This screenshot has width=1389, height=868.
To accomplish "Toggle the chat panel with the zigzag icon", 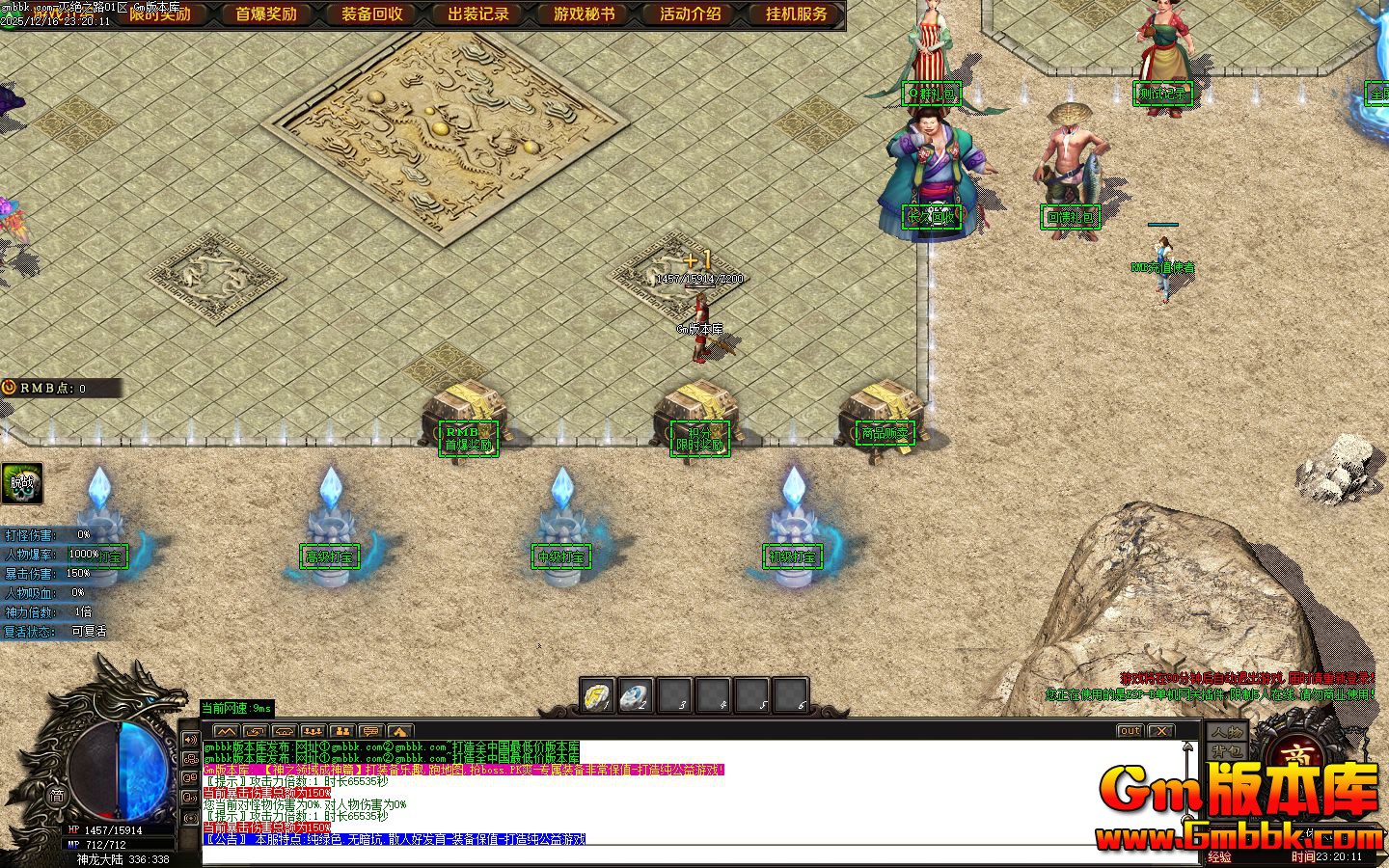I will point(227,730).
